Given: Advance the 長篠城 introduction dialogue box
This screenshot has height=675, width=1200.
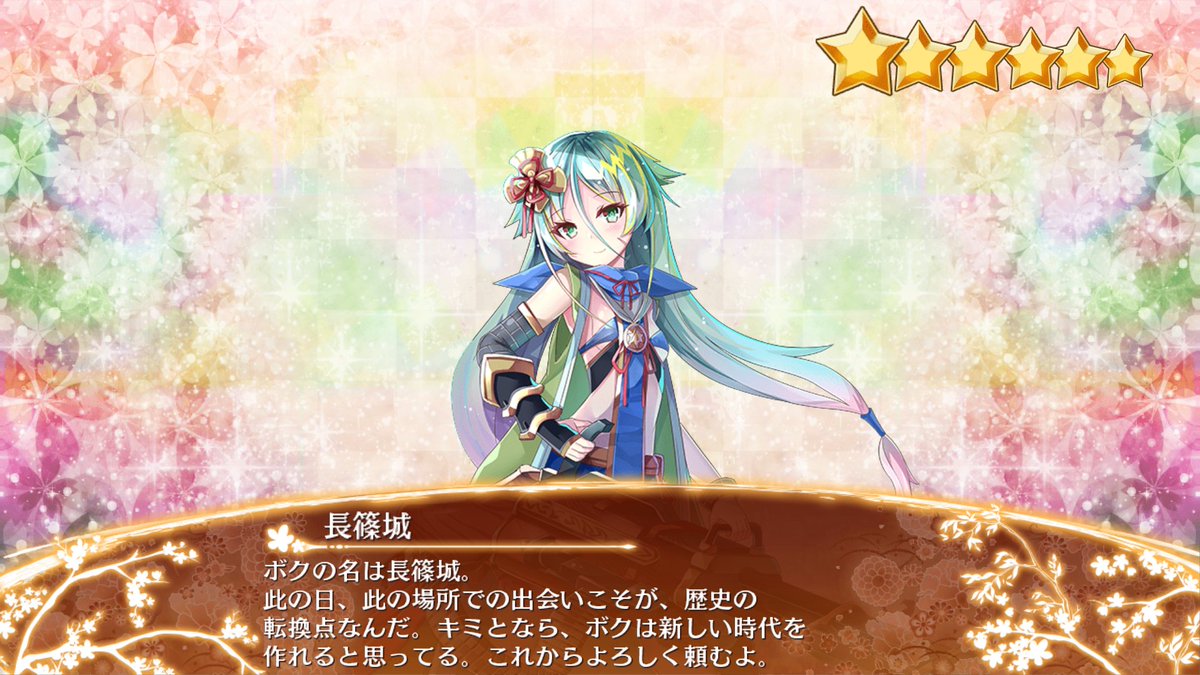Looking at the screenshot, I should pyautogui.click(x=600, y=600).
